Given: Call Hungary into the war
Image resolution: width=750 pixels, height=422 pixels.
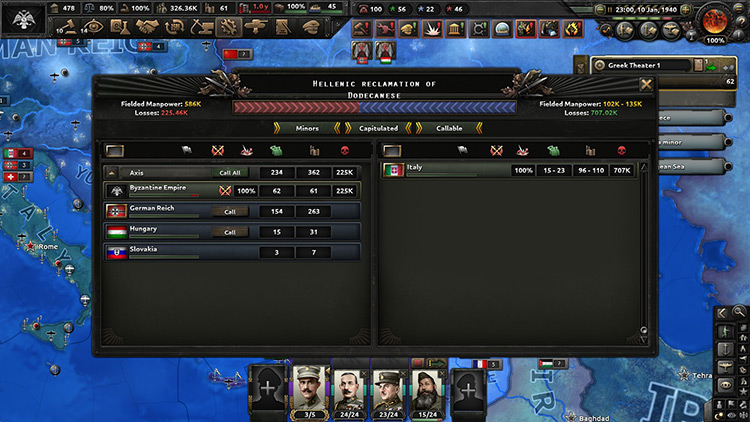Looking at the screenshot, I should (230, 231).
